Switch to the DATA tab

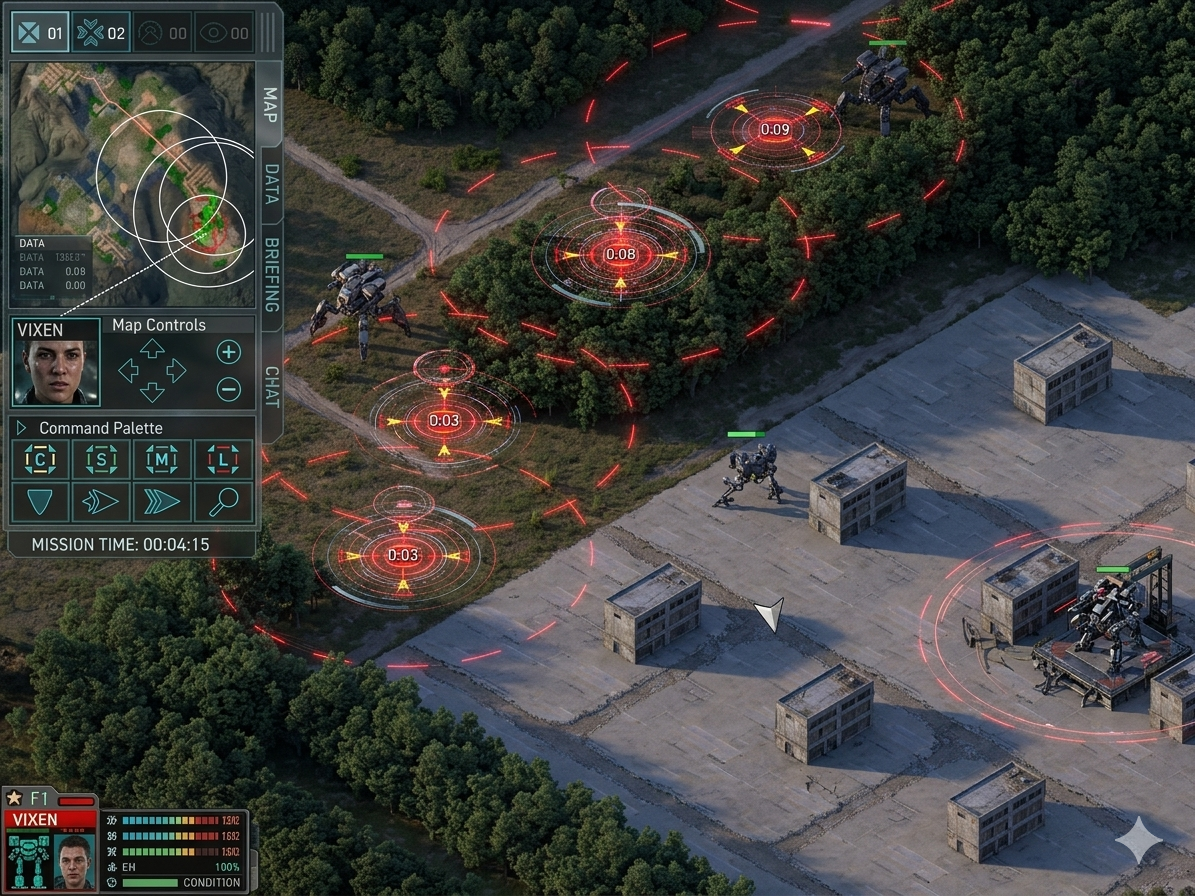271,184
